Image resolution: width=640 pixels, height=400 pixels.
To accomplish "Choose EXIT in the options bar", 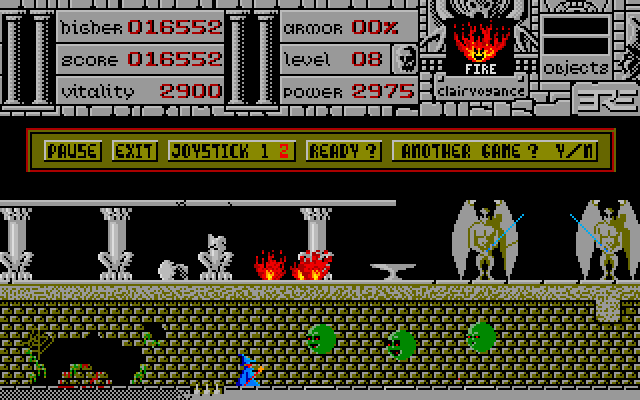I will (134, 151).
